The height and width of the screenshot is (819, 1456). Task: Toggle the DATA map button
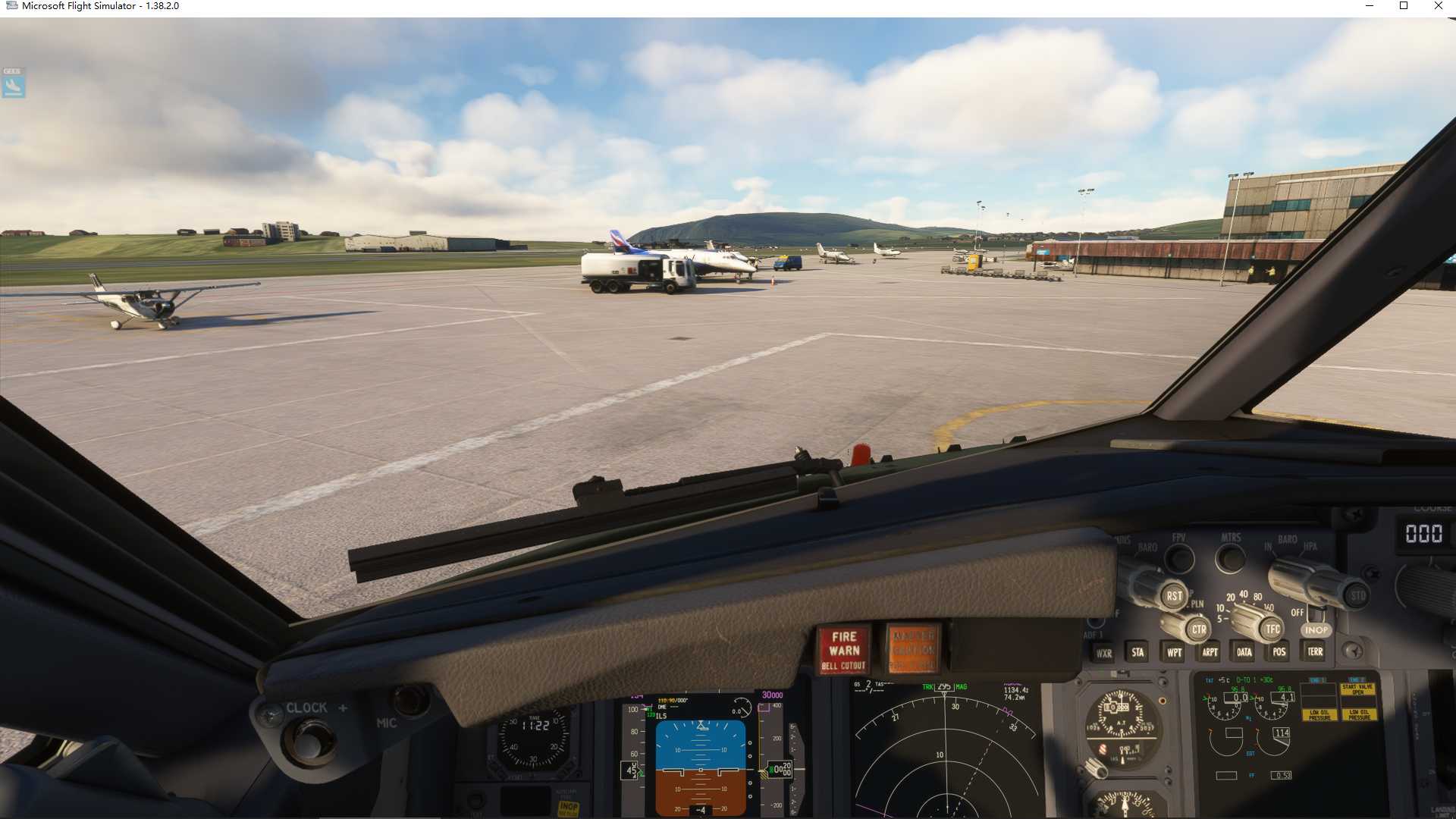pyautogui.click(x=1244, y=652)
